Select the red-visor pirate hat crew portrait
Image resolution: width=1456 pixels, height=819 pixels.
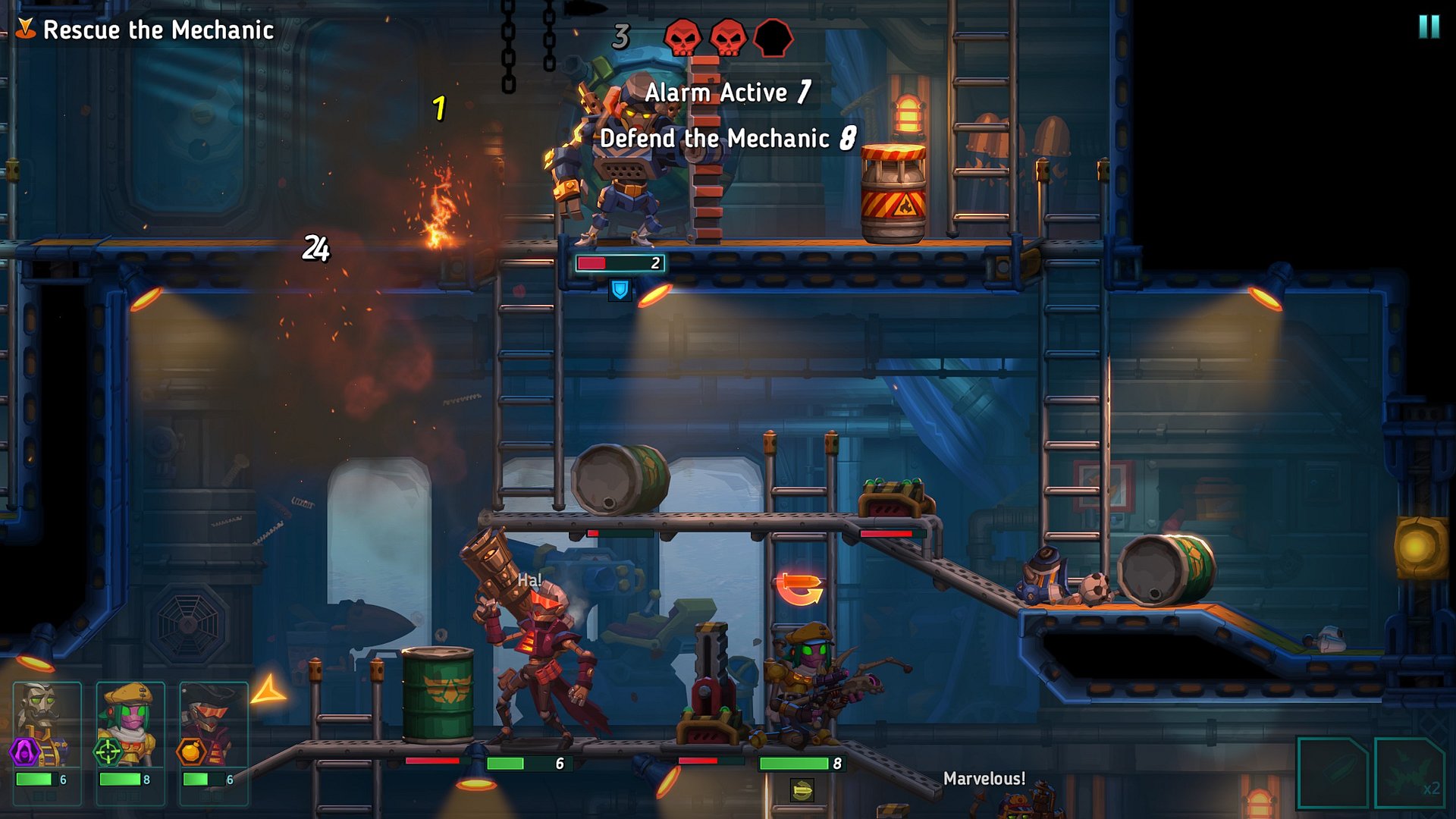pos(213,723)
